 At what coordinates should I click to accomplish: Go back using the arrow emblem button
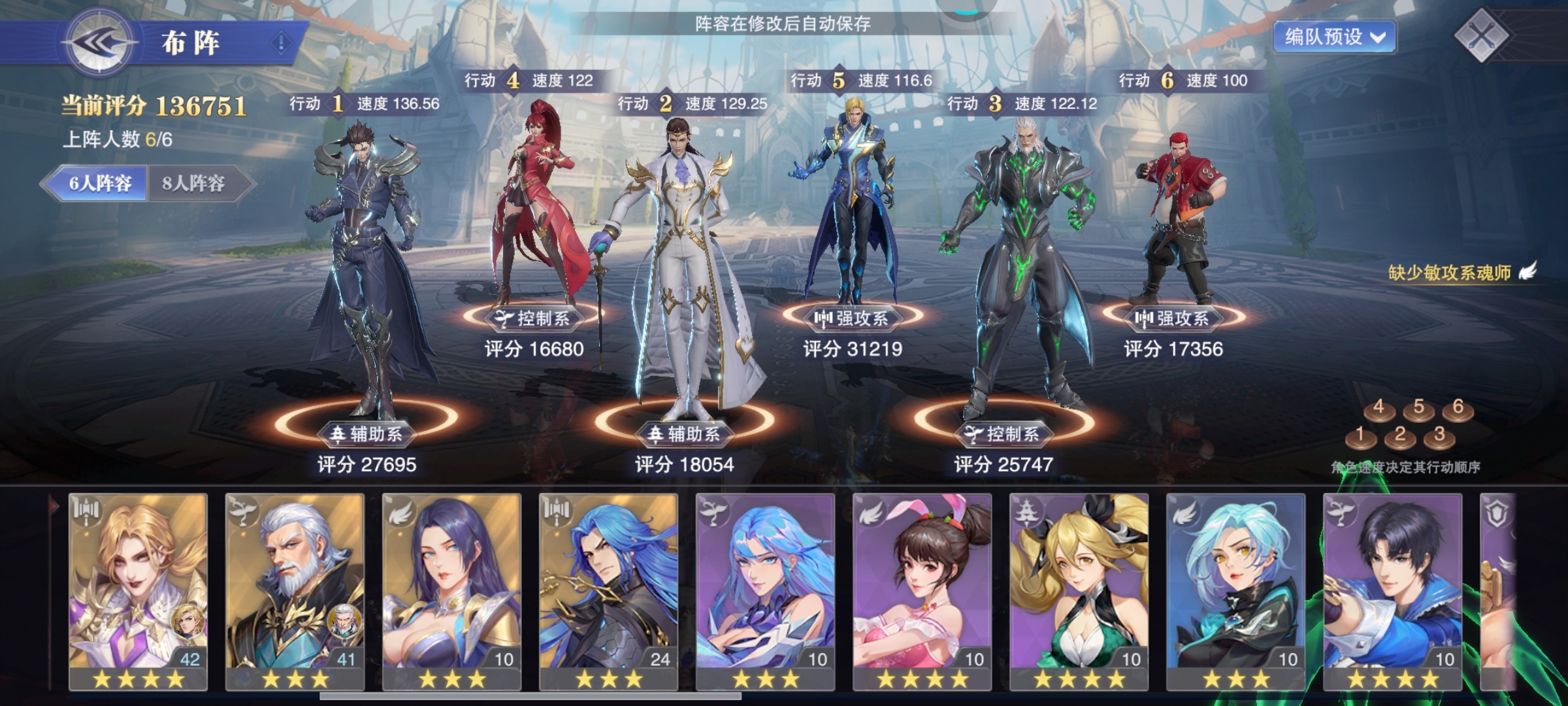[x=99, y=43]
